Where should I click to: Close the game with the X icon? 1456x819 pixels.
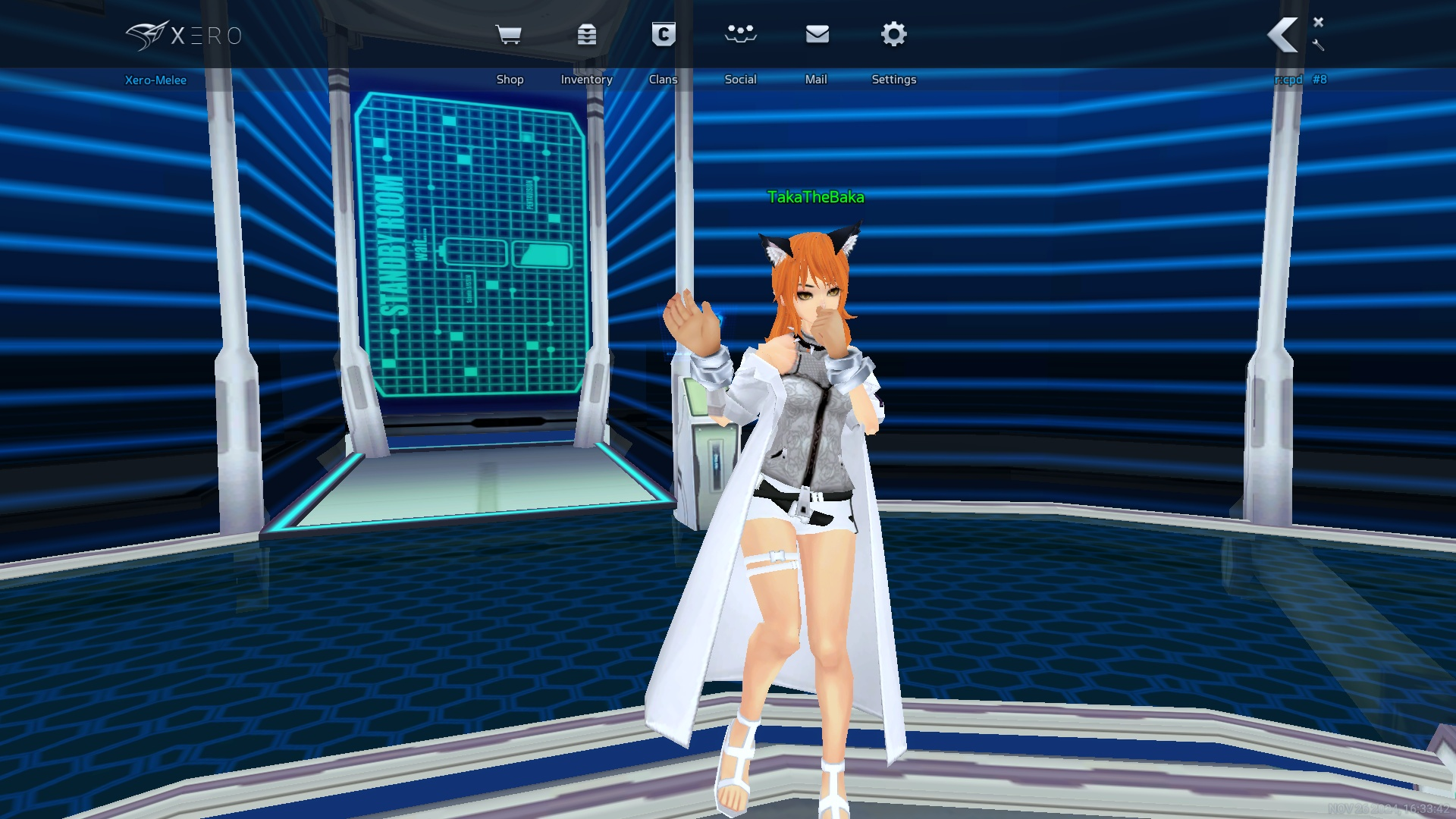[x=1319, y=22]
